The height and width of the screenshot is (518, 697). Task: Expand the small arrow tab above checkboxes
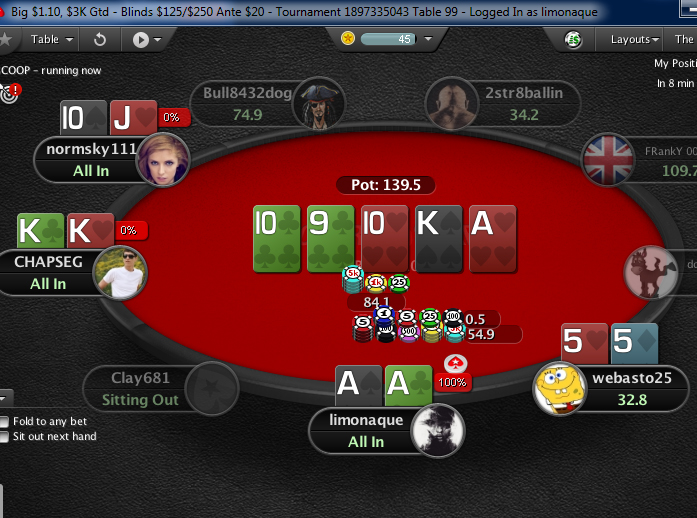5,397
